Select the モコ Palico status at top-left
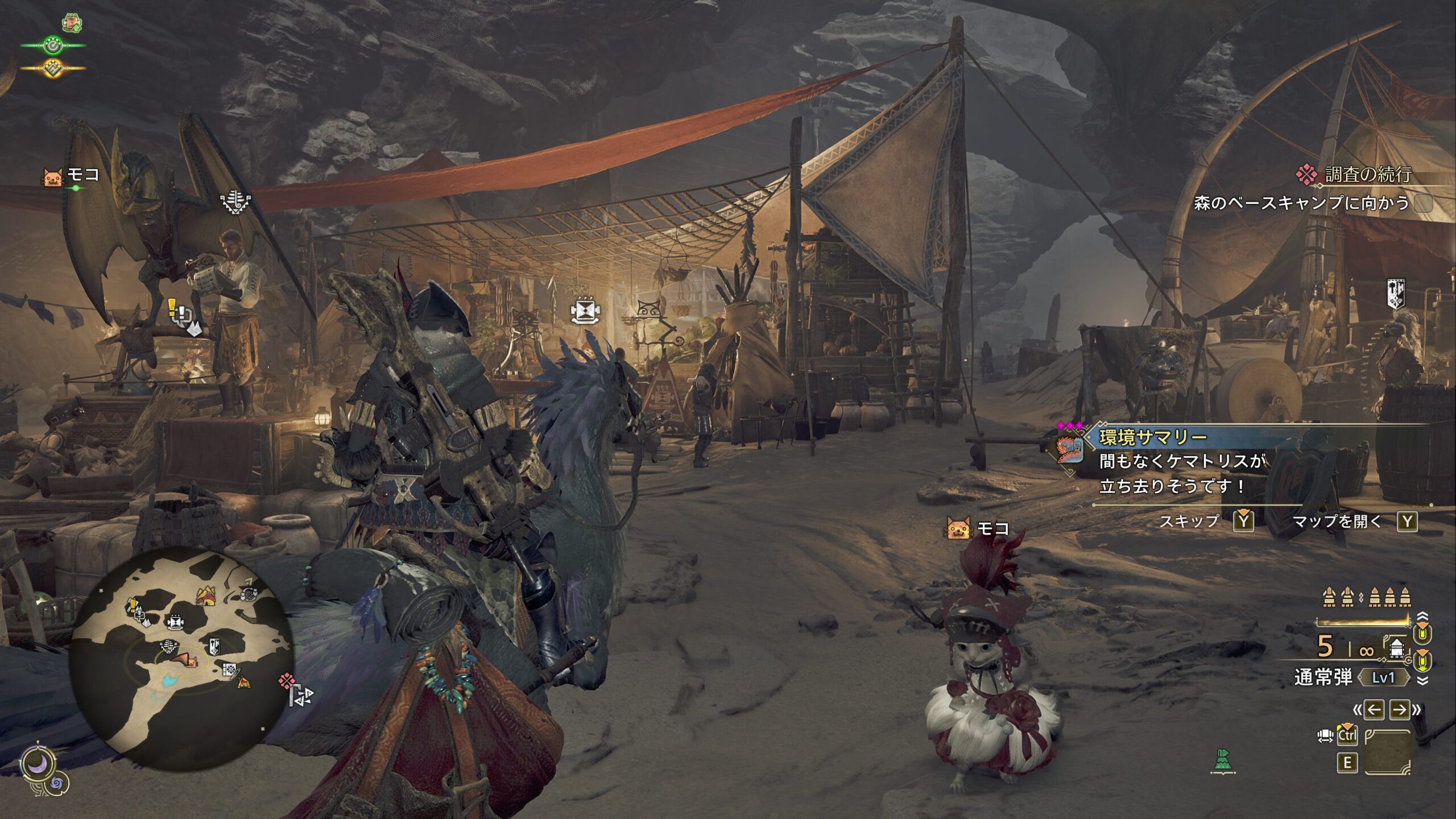The height and width of the screenshot is (819, 1456). coord(72,176)
